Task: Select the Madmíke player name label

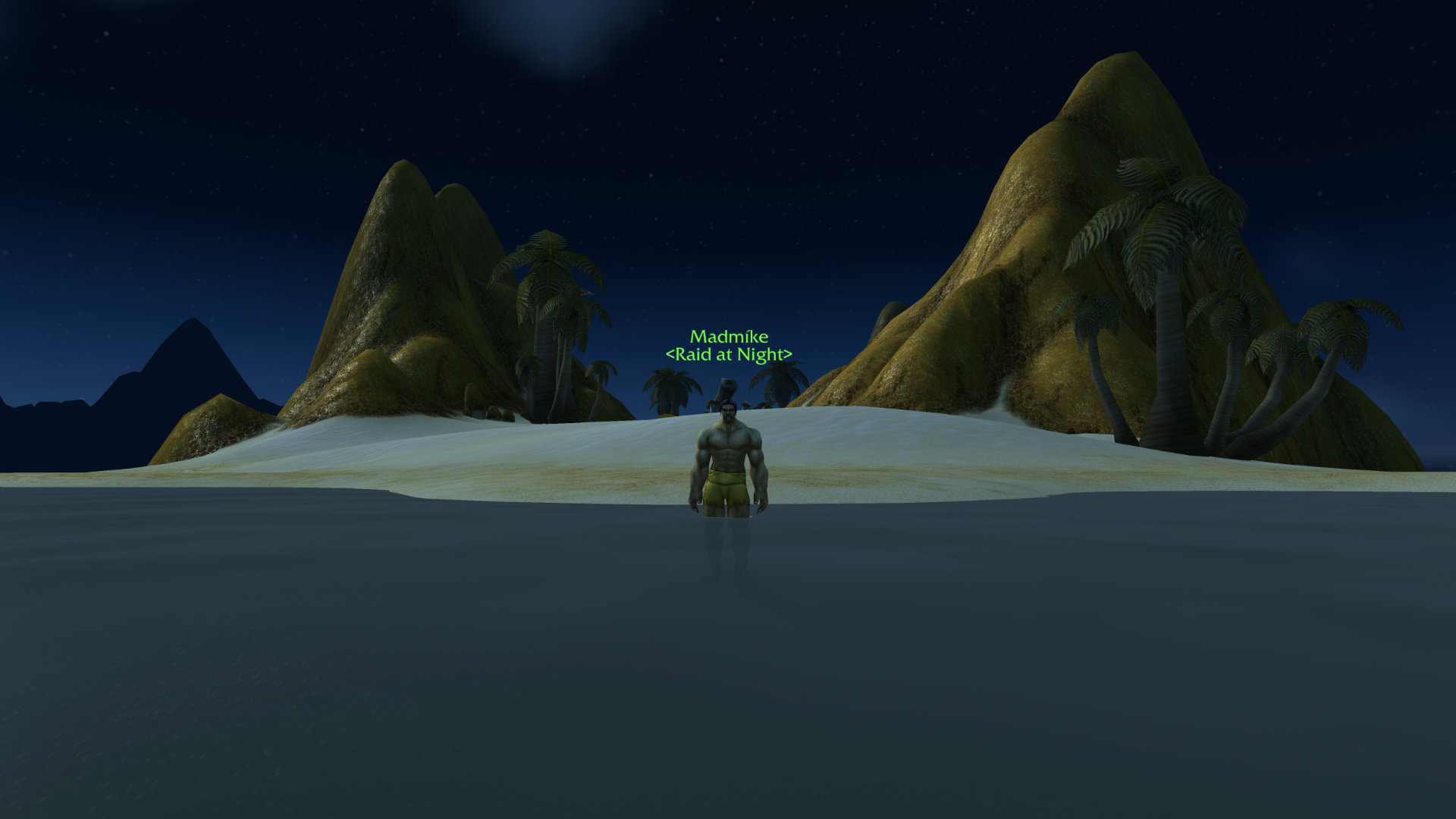Action: click(729, 337)
